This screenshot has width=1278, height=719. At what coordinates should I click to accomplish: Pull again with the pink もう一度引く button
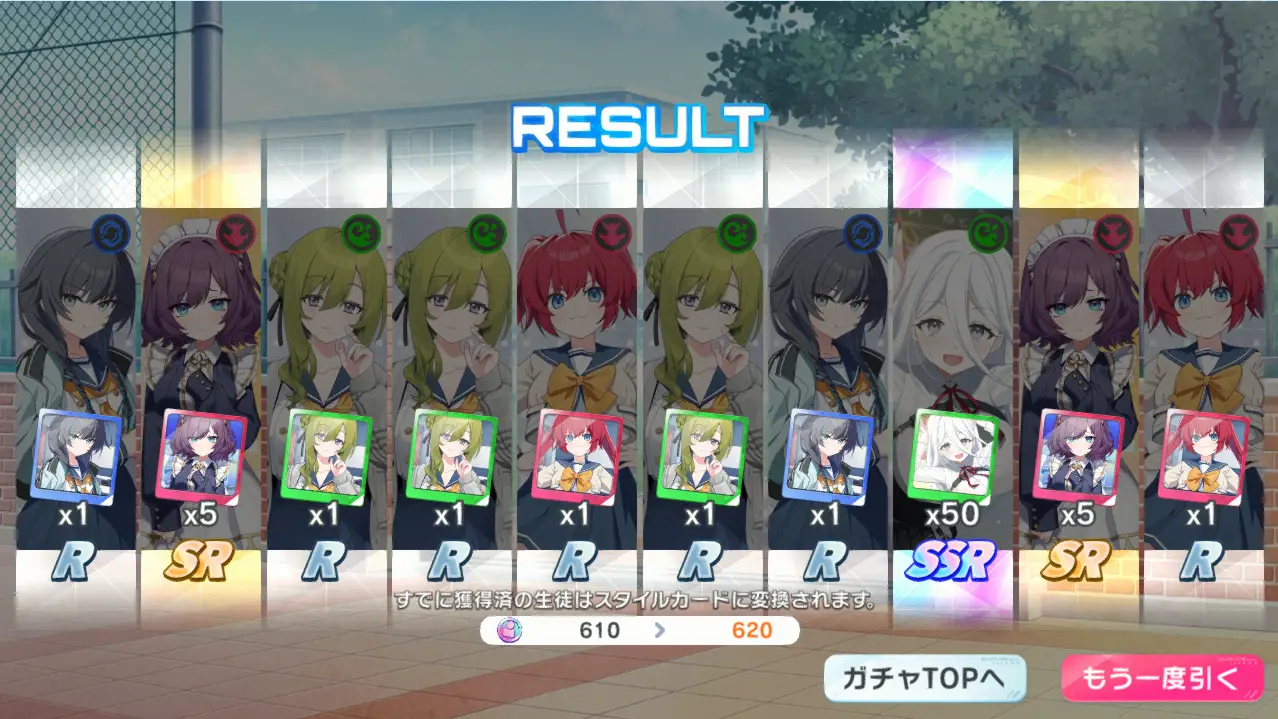click(1161, 679)
